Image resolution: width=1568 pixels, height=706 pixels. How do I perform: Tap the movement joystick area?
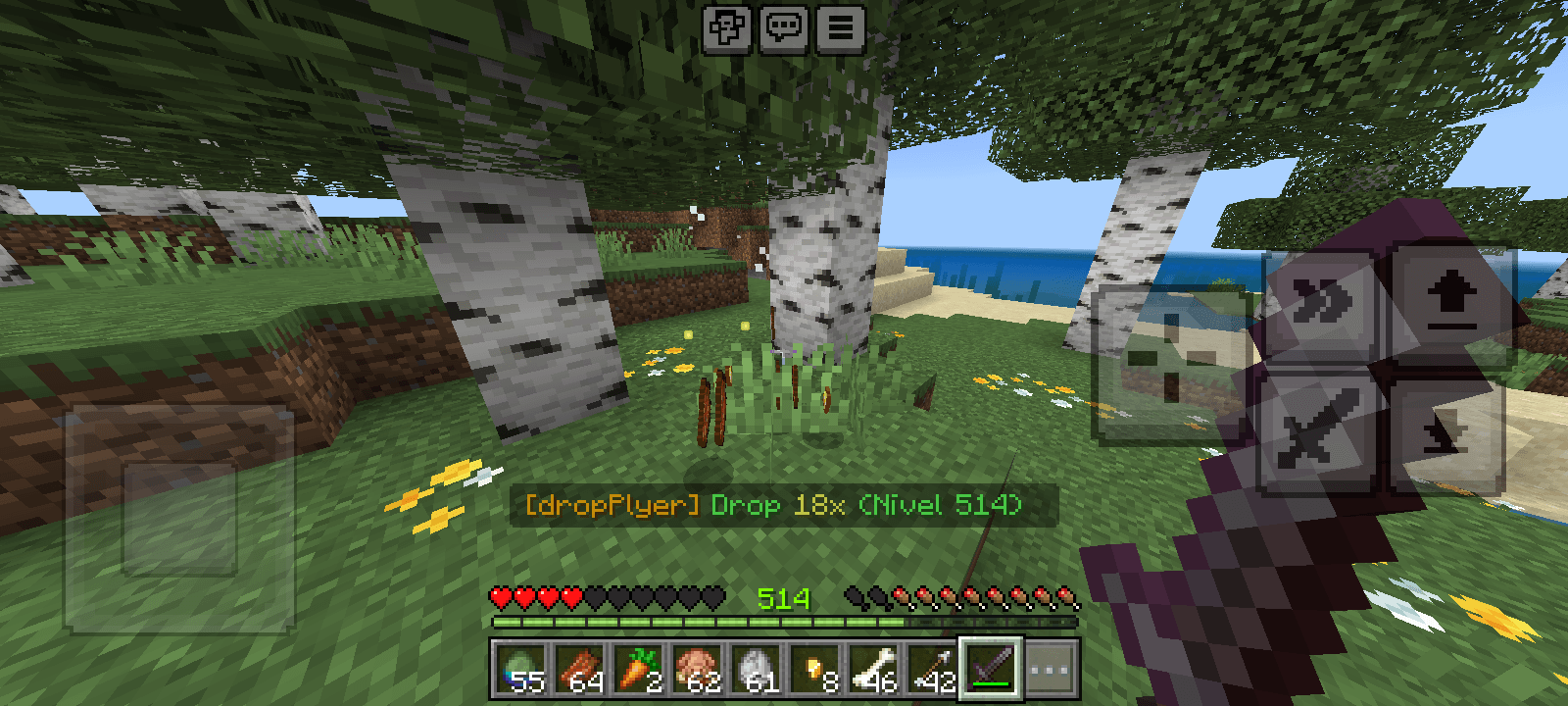[x=181, y=520]
